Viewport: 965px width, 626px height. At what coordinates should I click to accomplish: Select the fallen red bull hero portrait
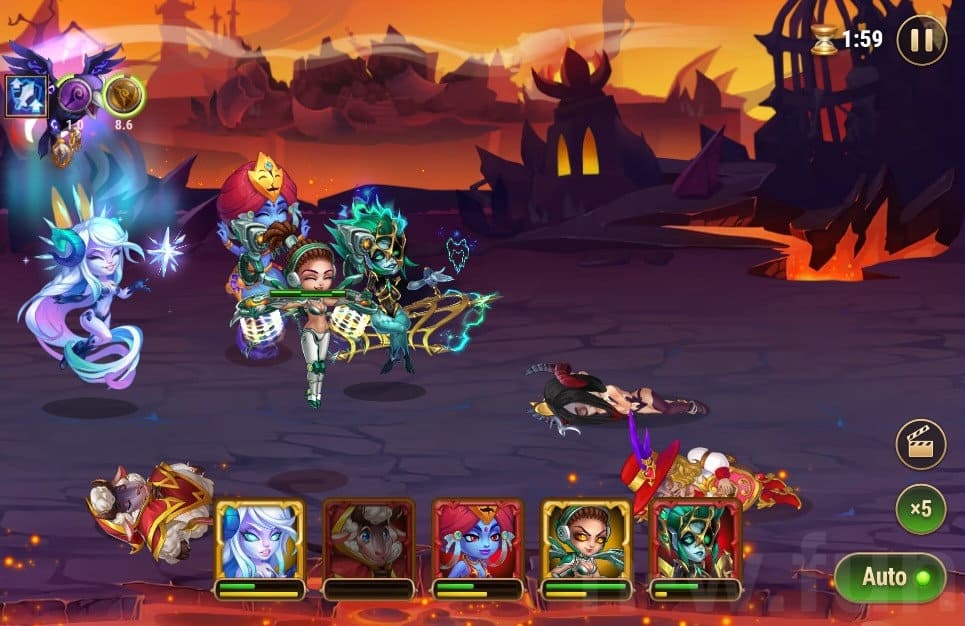click(x=368, y=540)
